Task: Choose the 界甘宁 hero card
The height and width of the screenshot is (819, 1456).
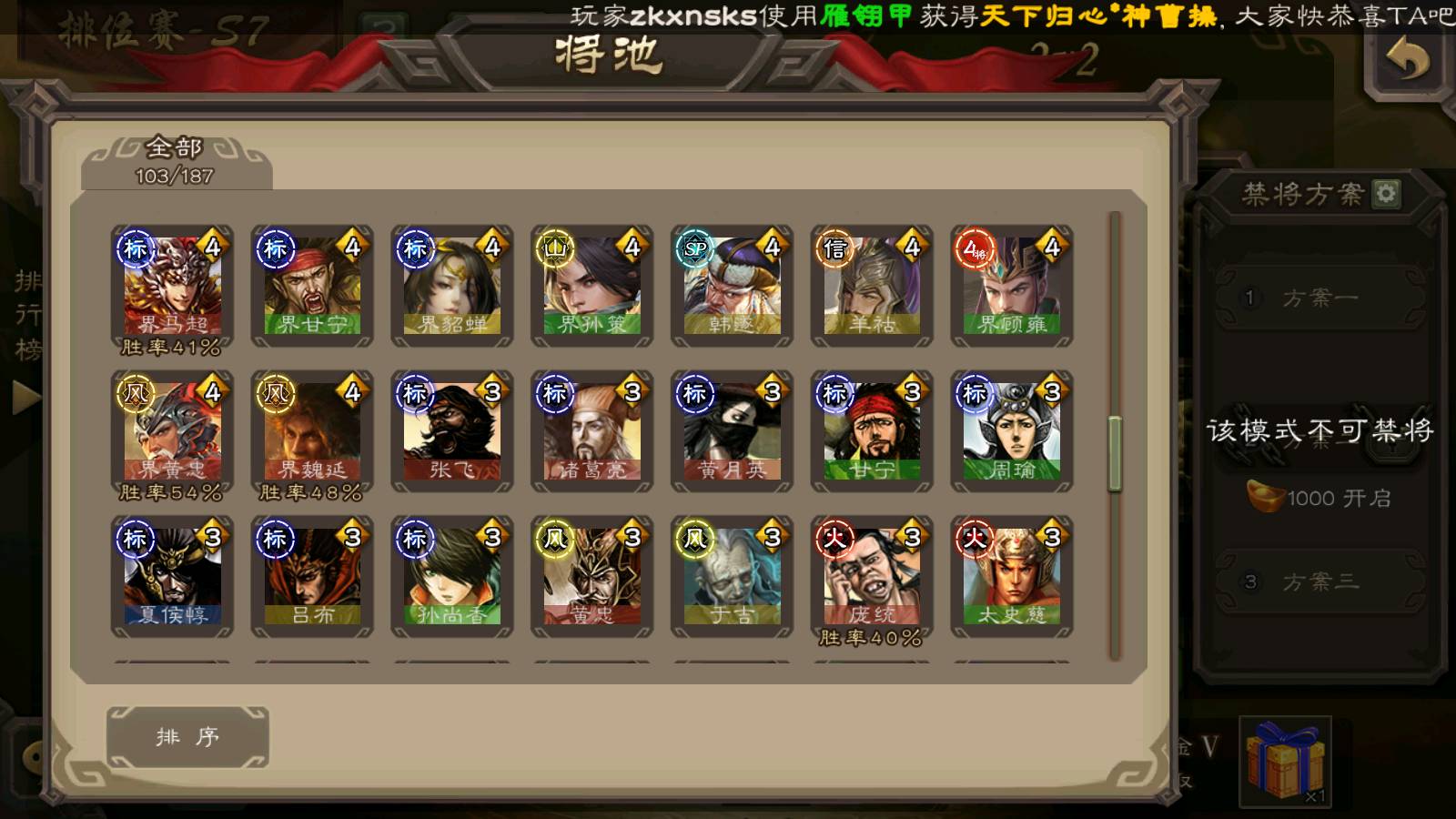Action: 312,287
